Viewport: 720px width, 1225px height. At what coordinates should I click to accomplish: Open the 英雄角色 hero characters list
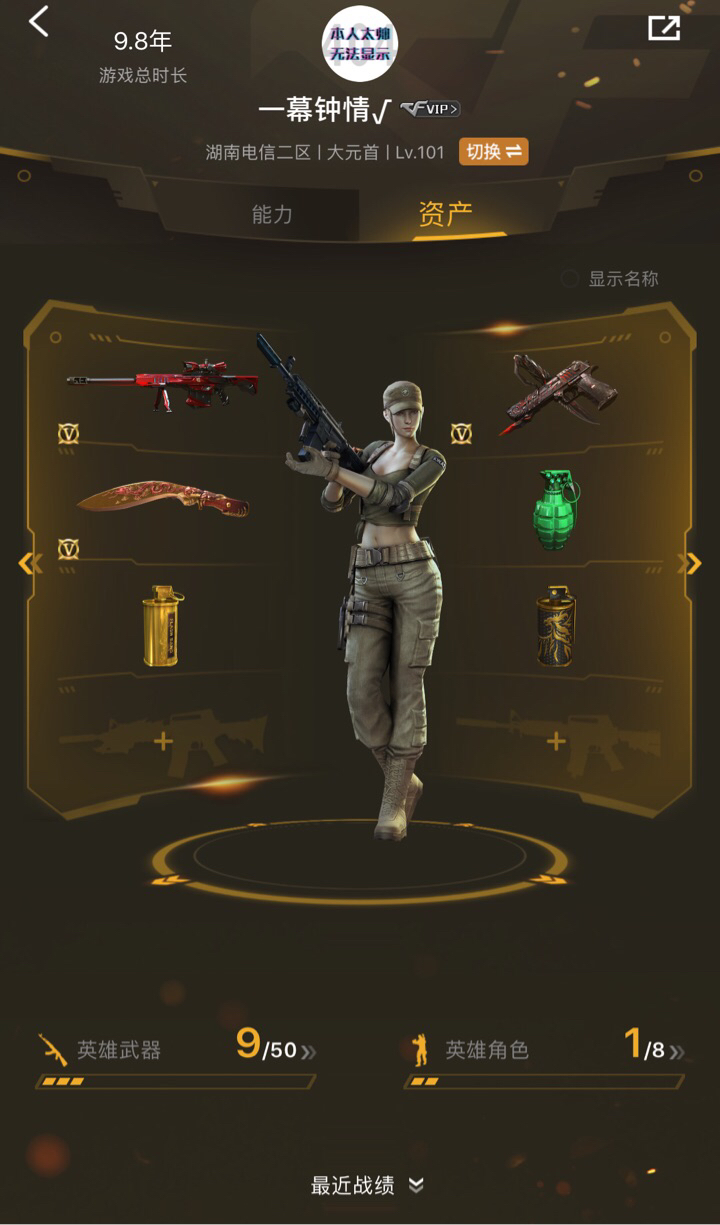(x=546, y=1050)
